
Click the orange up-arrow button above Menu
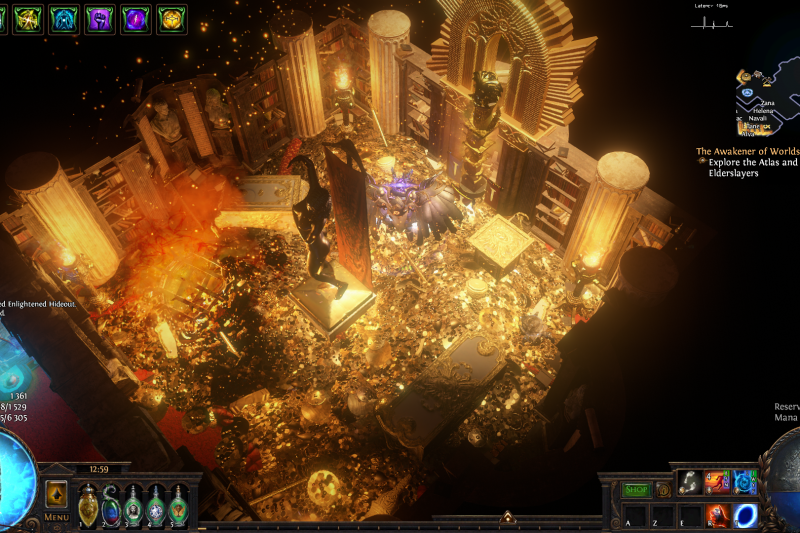coord(56,494)
